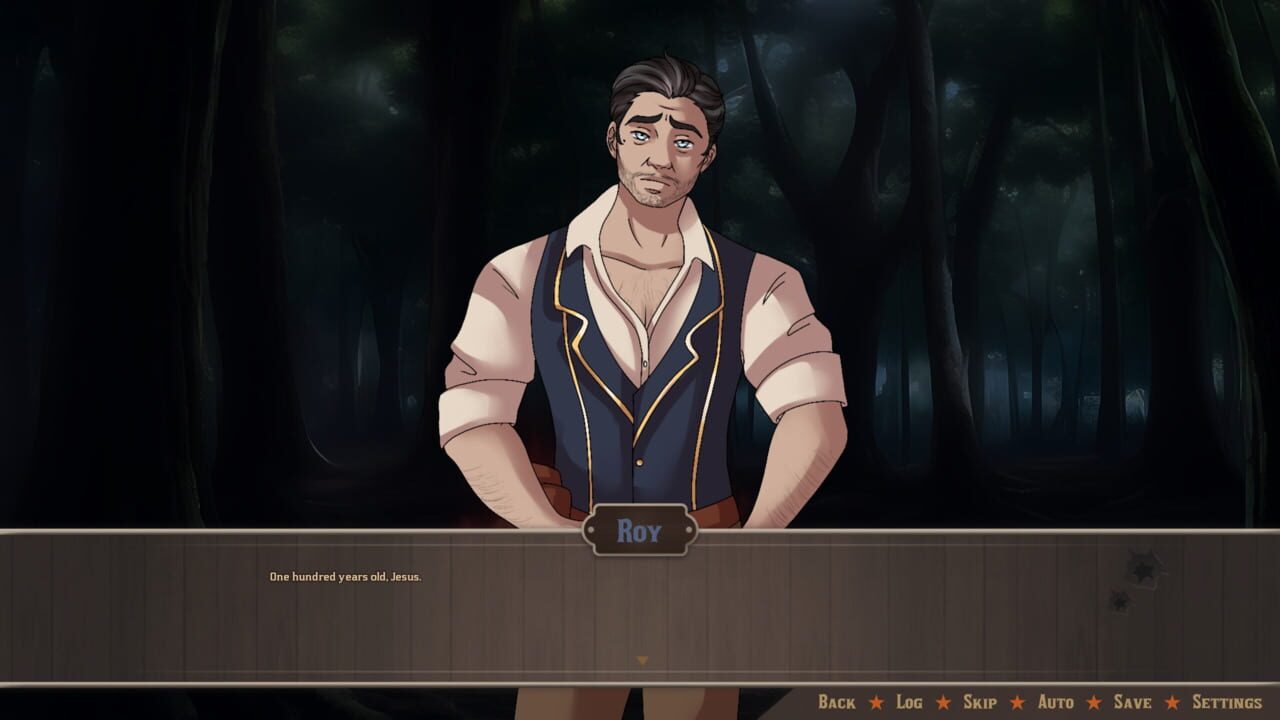Click the star icon between Log and Skip

click(x=942, y=702)
